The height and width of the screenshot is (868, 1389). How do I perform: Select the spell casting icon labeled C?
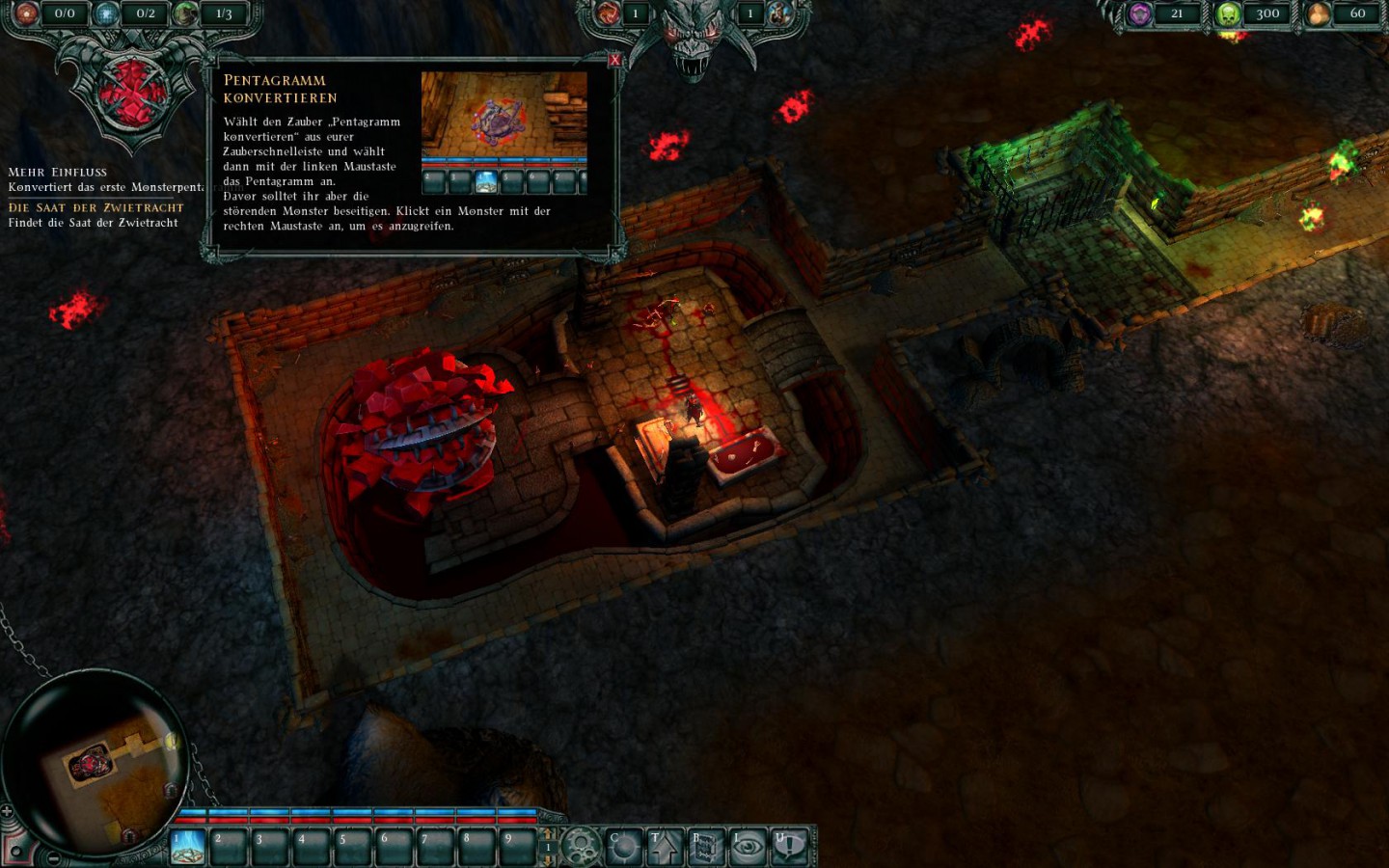[x=625, y=846]
